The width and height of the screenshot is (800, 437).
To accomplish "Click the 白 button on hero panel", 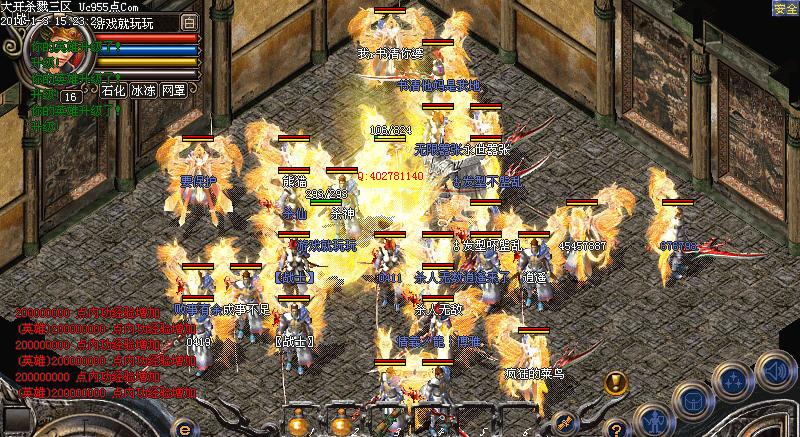I will (x=190, y=20).
